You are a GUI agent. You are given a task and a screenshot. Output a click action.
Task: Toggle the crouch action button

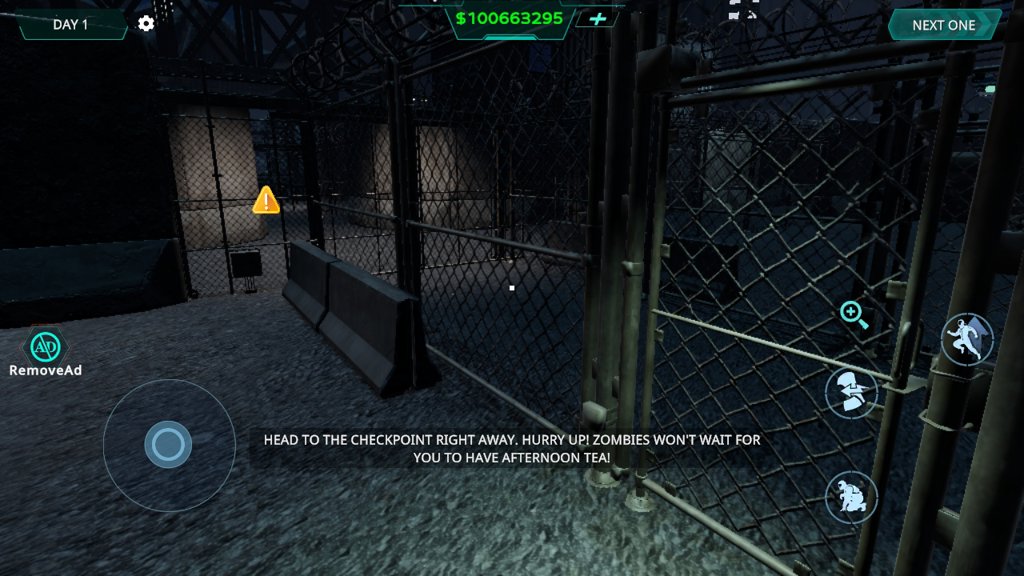851,496
